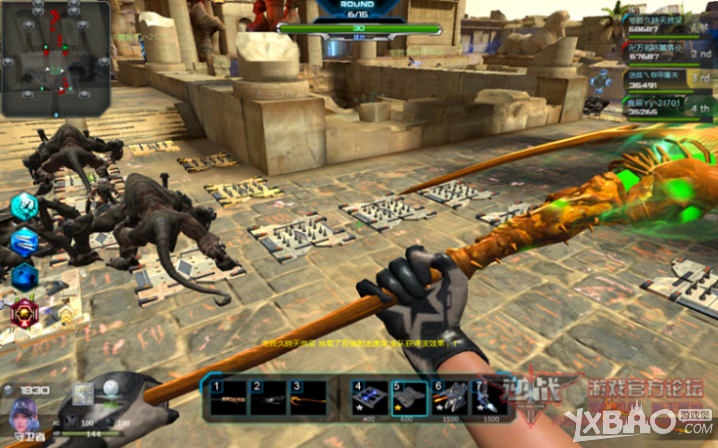This screenshot has height=448, width=718.
Task: Use the third dark blue hexagon skill
Action: tap(23, 276)
